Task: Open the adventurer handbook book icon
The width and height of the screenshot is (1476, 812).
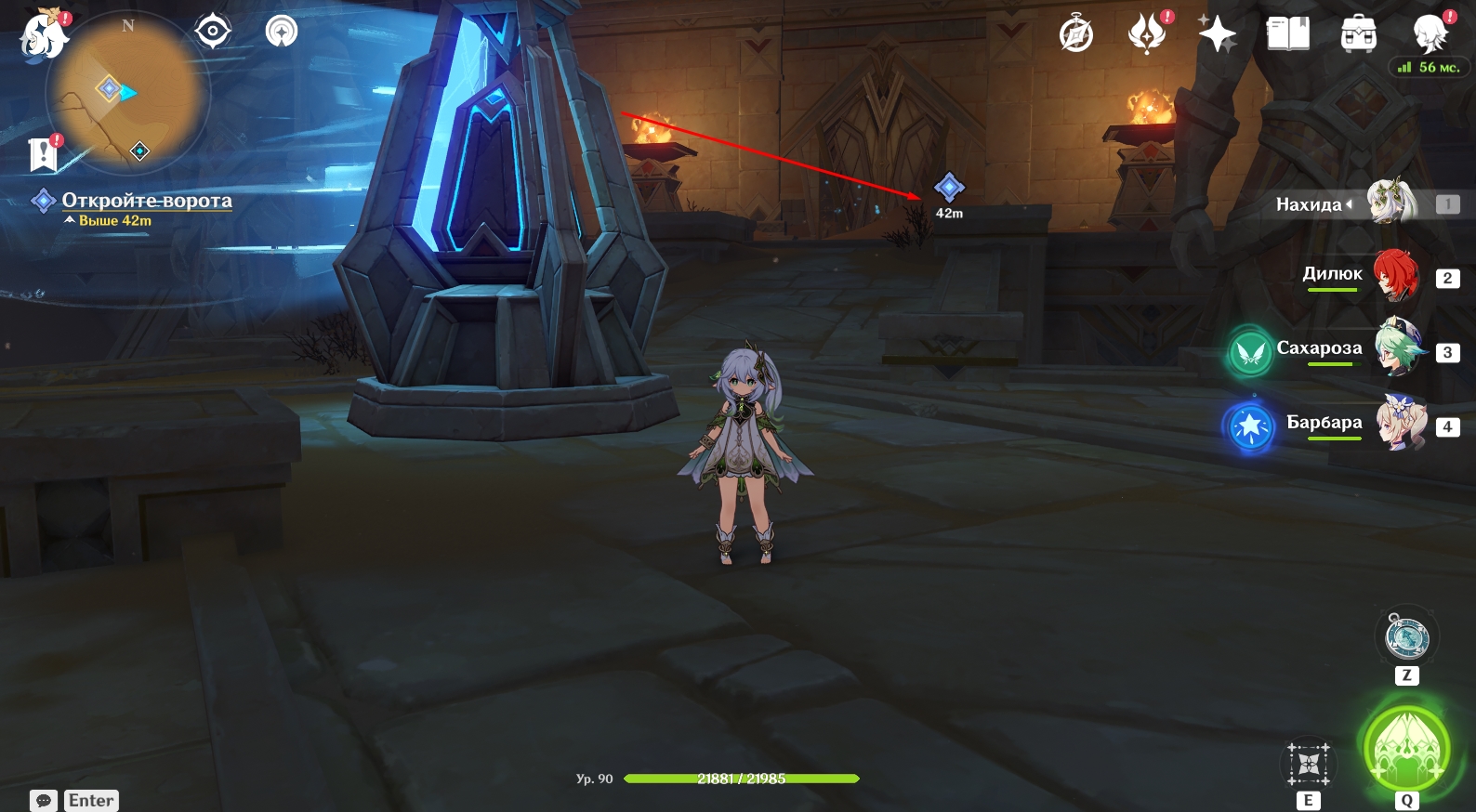Action: coord(1287,35)
